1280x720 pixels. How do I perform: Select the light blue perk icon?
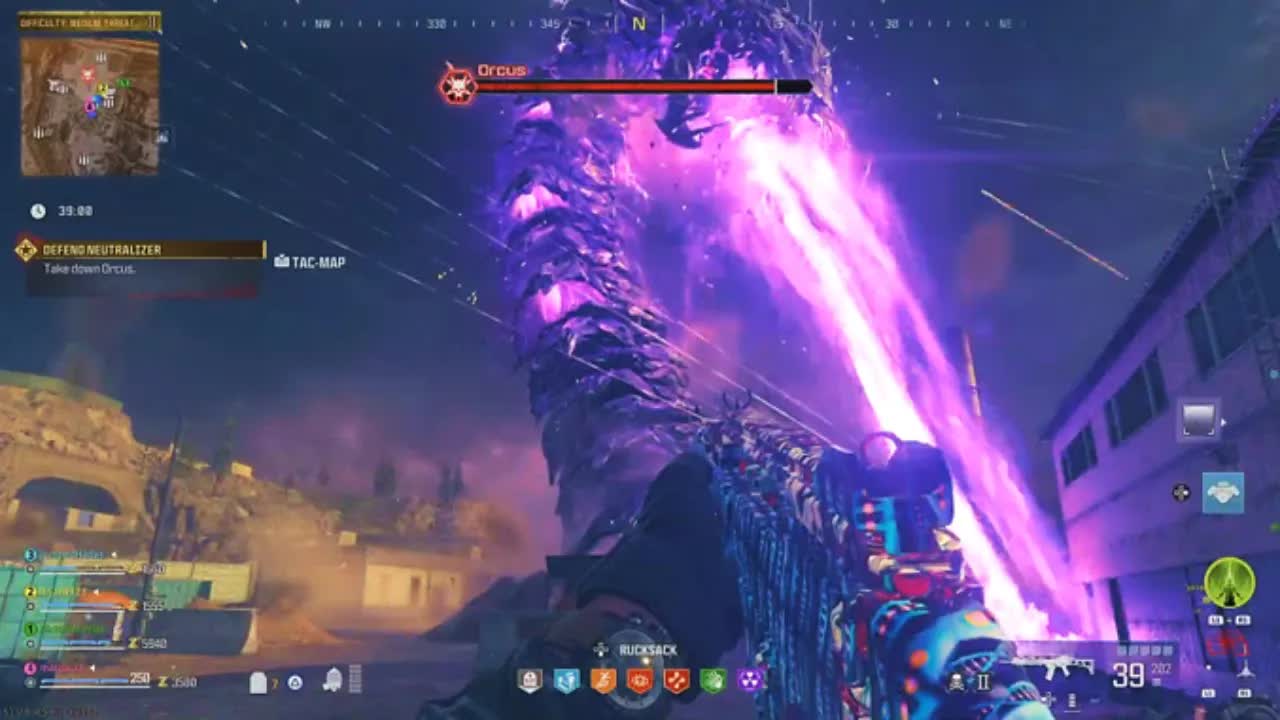566,681
